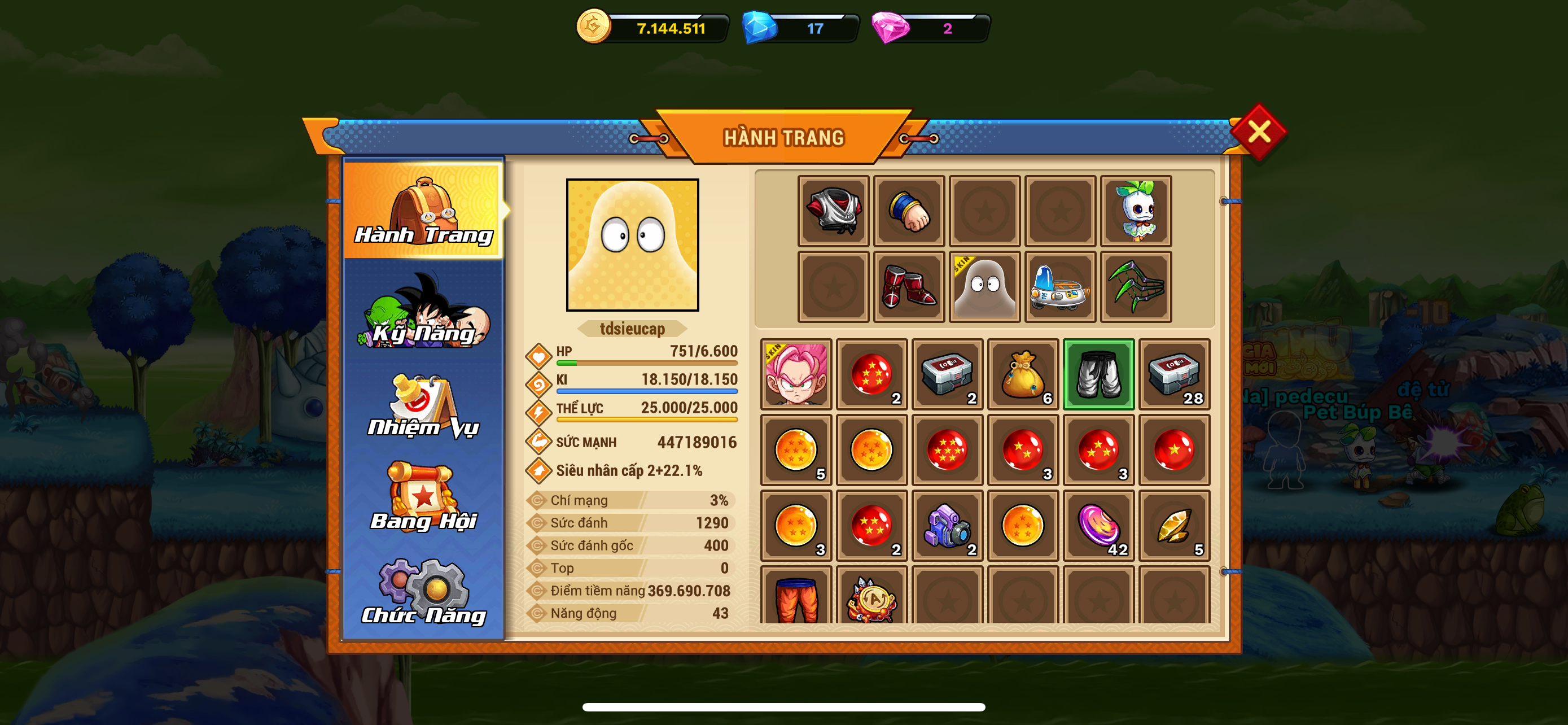Image resolution: width=1568 pixels, height=725 pixels.
Task: Choose the pink swirl candy stack of 42
Action: click(1098, 525)
